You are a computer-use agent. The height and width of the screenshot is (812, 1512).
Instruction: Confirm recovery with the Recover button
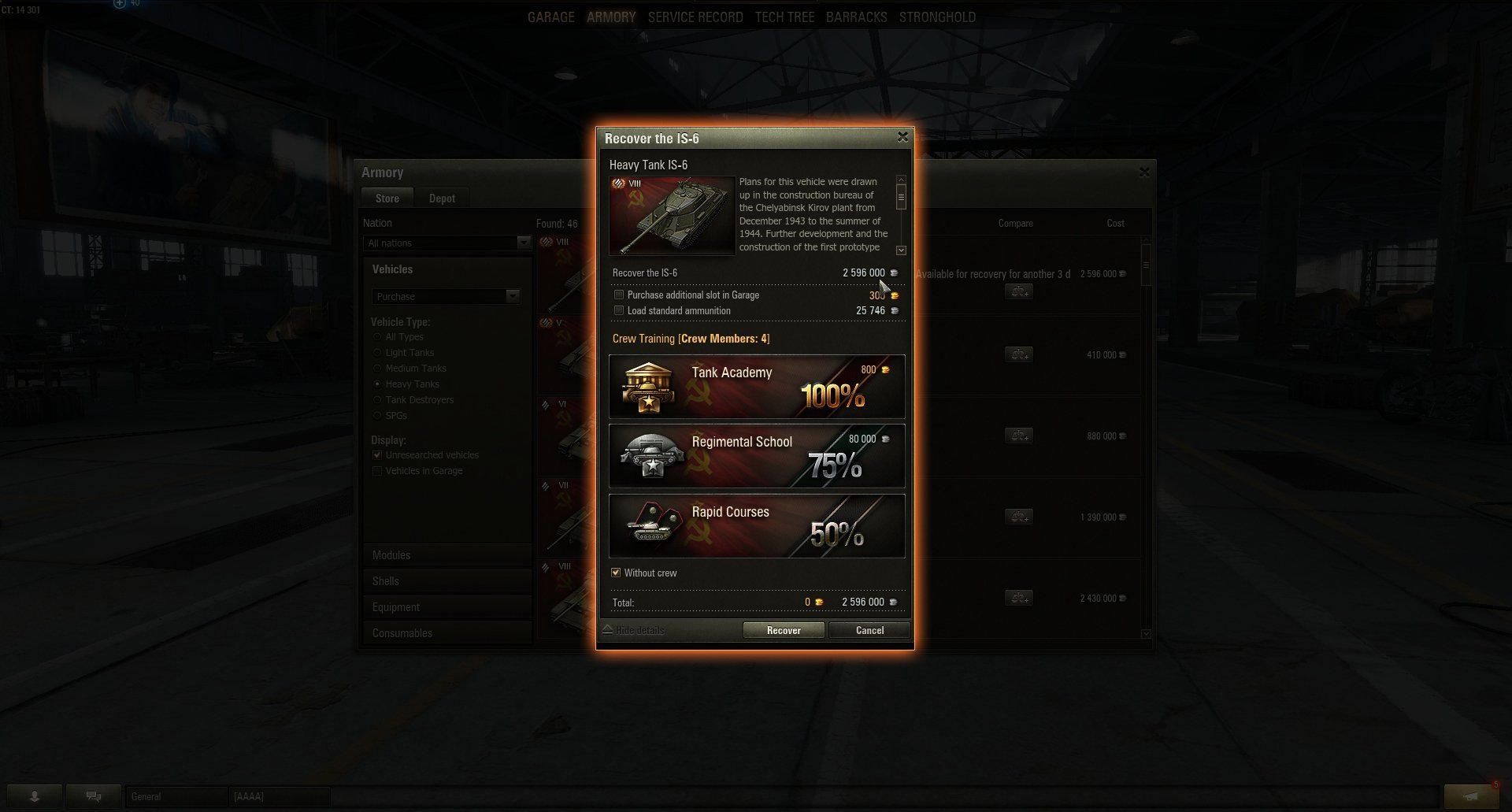click(x=784, y=630)
